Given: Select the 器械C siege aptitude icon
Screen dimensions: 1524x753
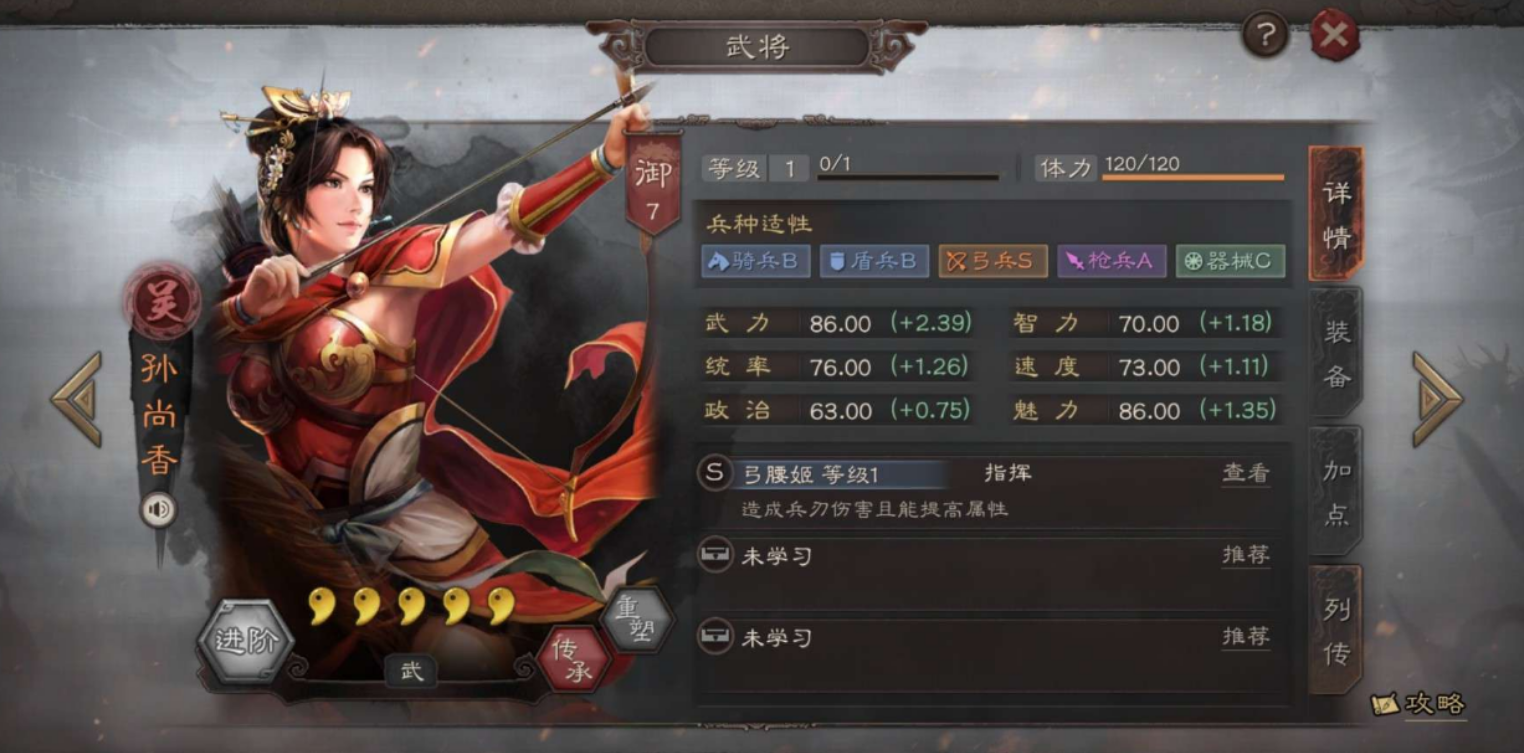Looking at the screenshot, I should [1230, 261].
